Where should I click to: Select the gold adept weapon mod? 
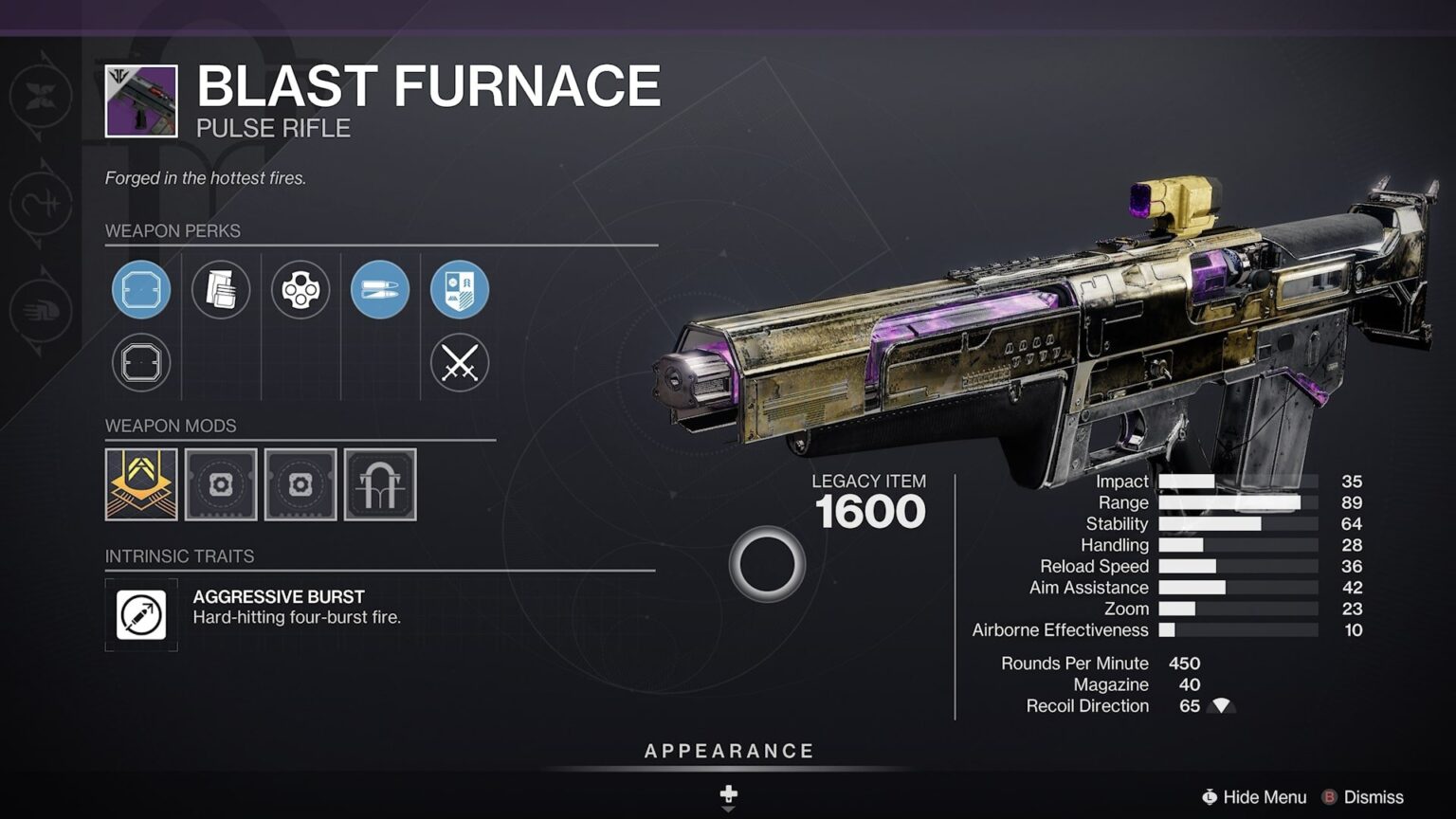click(x=140, y=484)
